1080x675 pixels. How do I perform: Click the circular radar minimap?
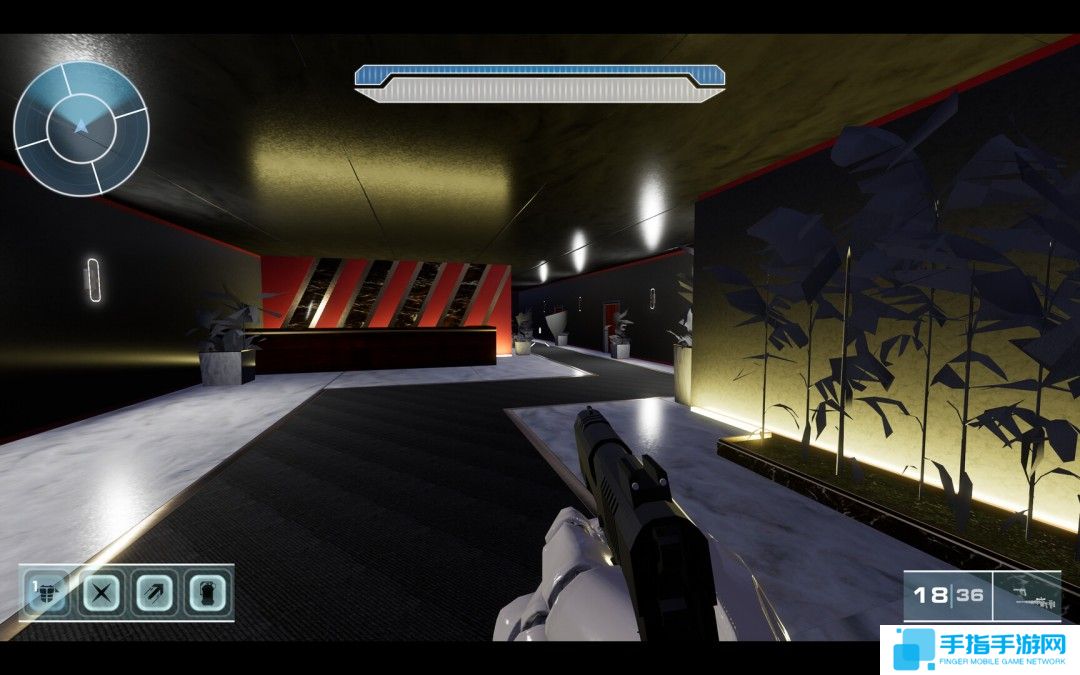[x=81, y=128]
